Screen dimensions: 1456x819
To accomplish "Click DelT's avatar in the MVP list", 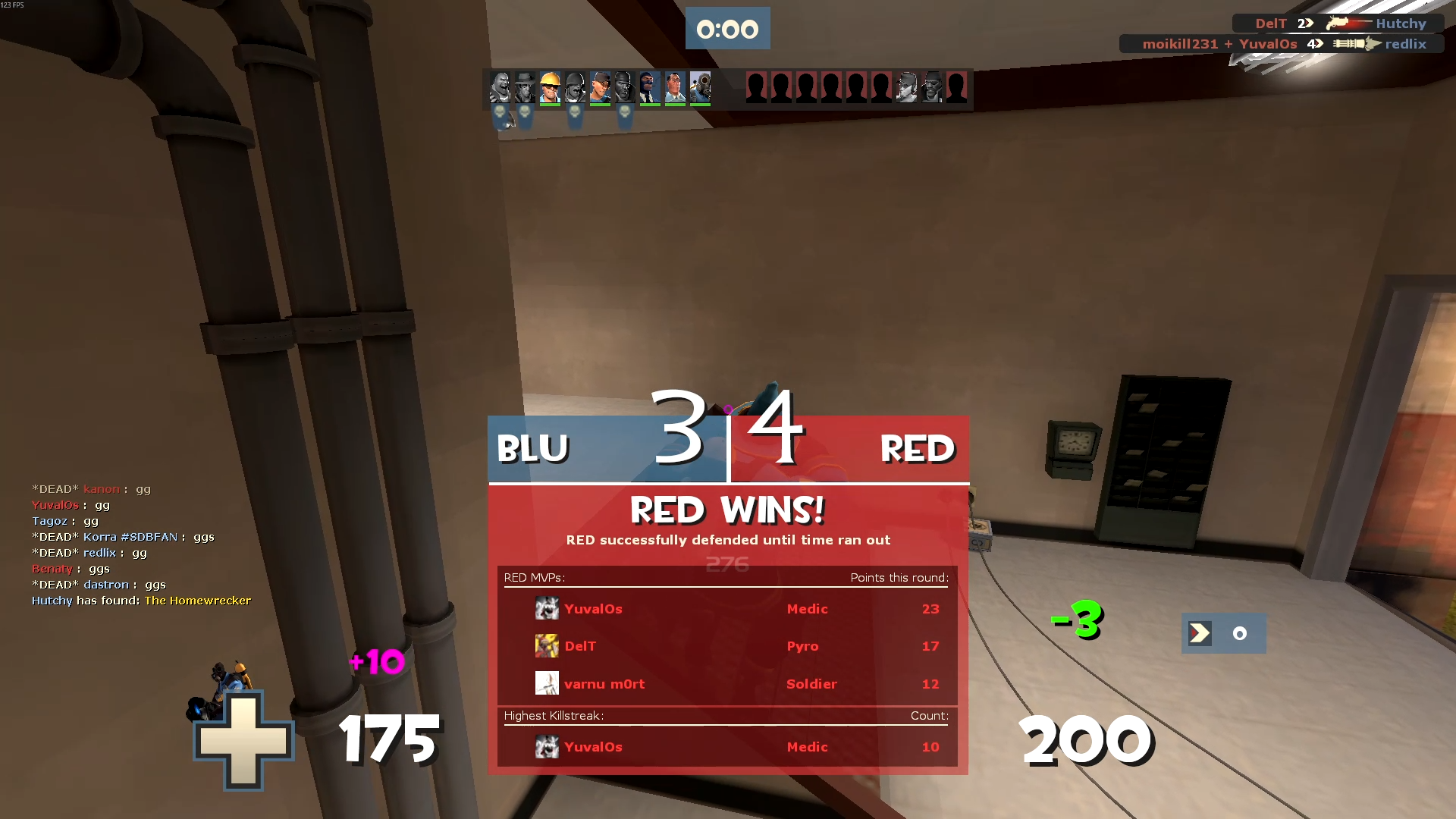I will [547, 646].
